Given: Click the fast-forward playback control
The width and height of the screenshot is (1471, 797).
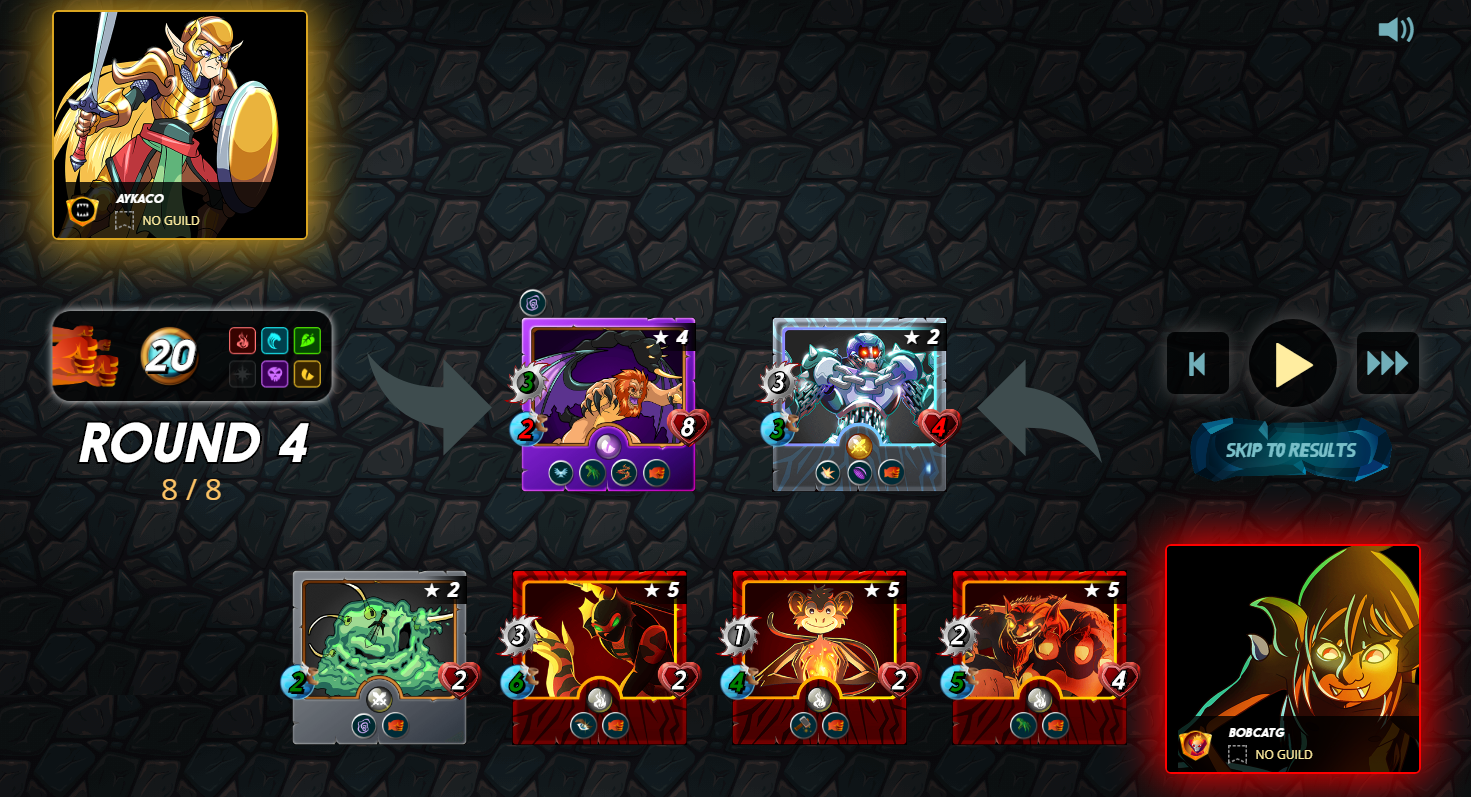Looking at the screenshot, I should coord(1386,363).
